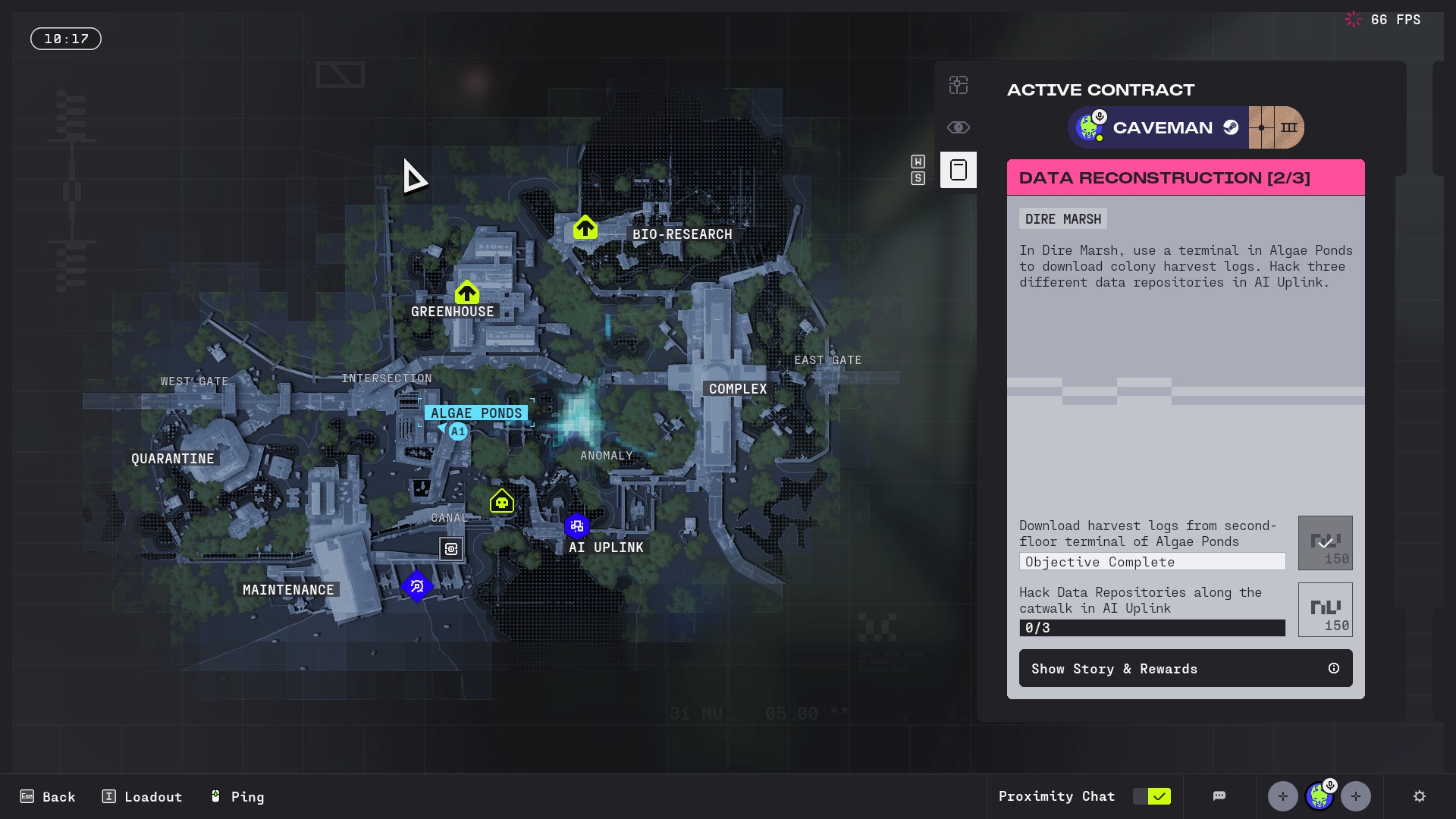The image size is (1456, 819).
Task: Expand Show Story & Rewards
Action: tap(1185, 668)
